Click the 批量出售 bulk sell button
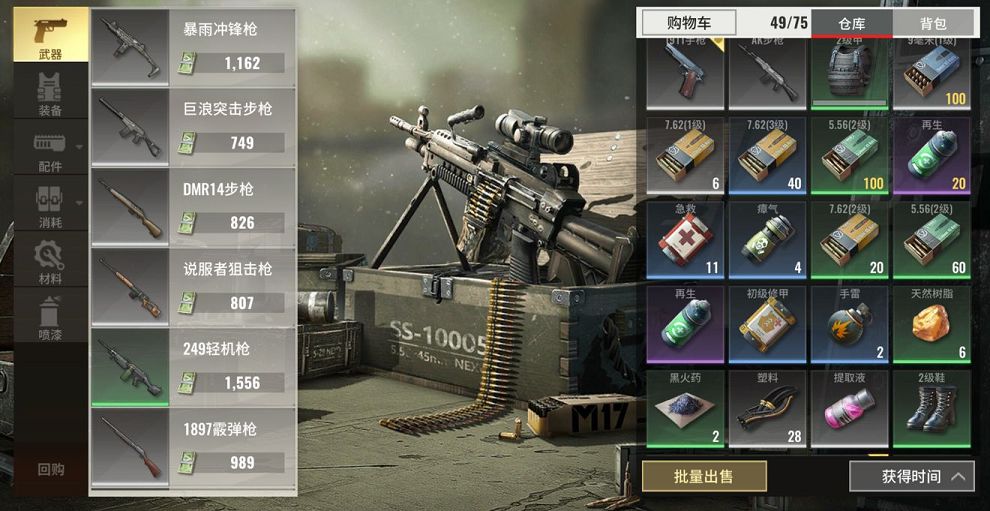Viewport: 990px width, 511px height. pyautogui.click(x=704, y=476)
